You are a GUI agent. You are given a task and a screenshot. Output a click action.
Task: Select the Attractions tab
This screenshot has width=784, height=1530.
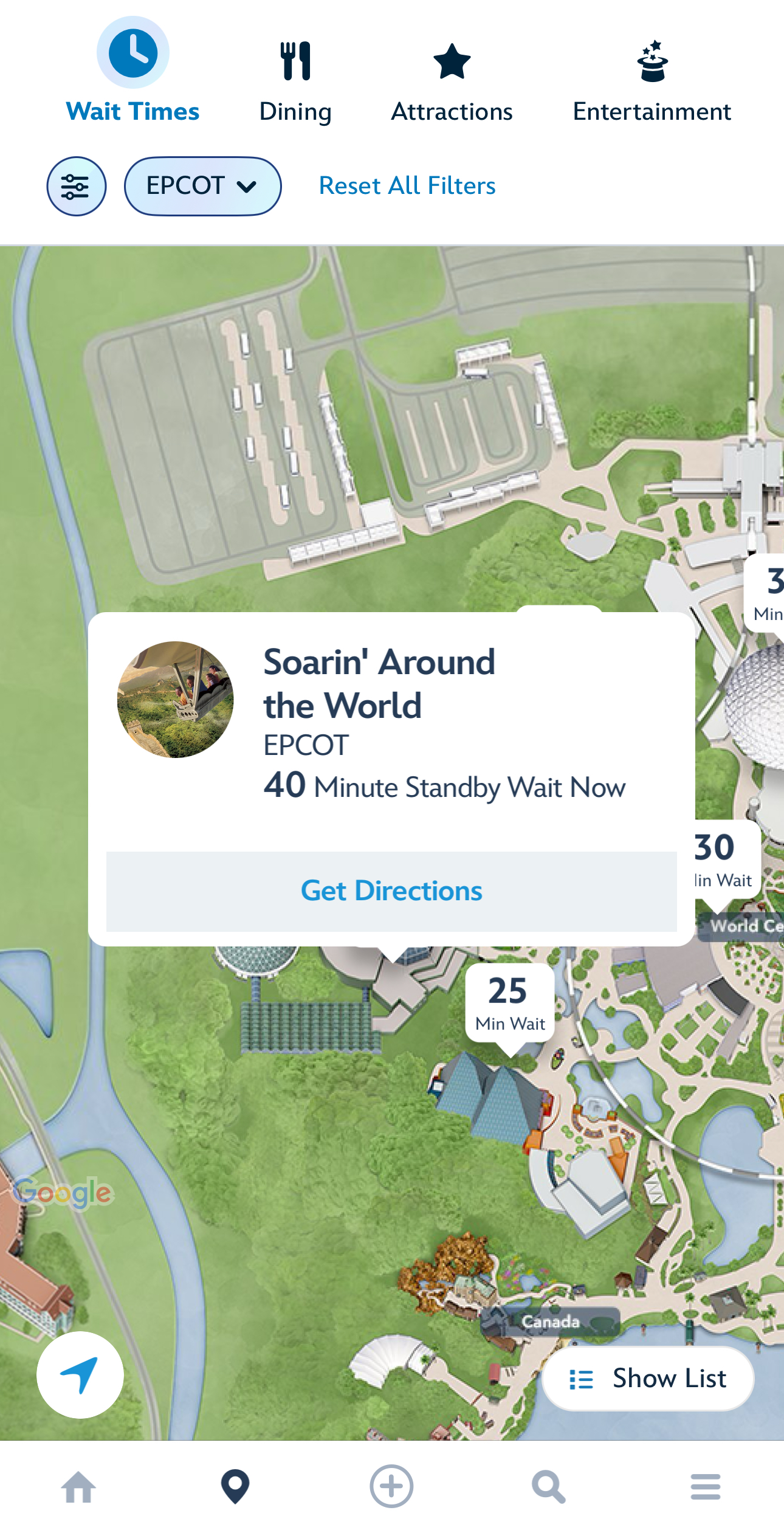coord(452,79)
